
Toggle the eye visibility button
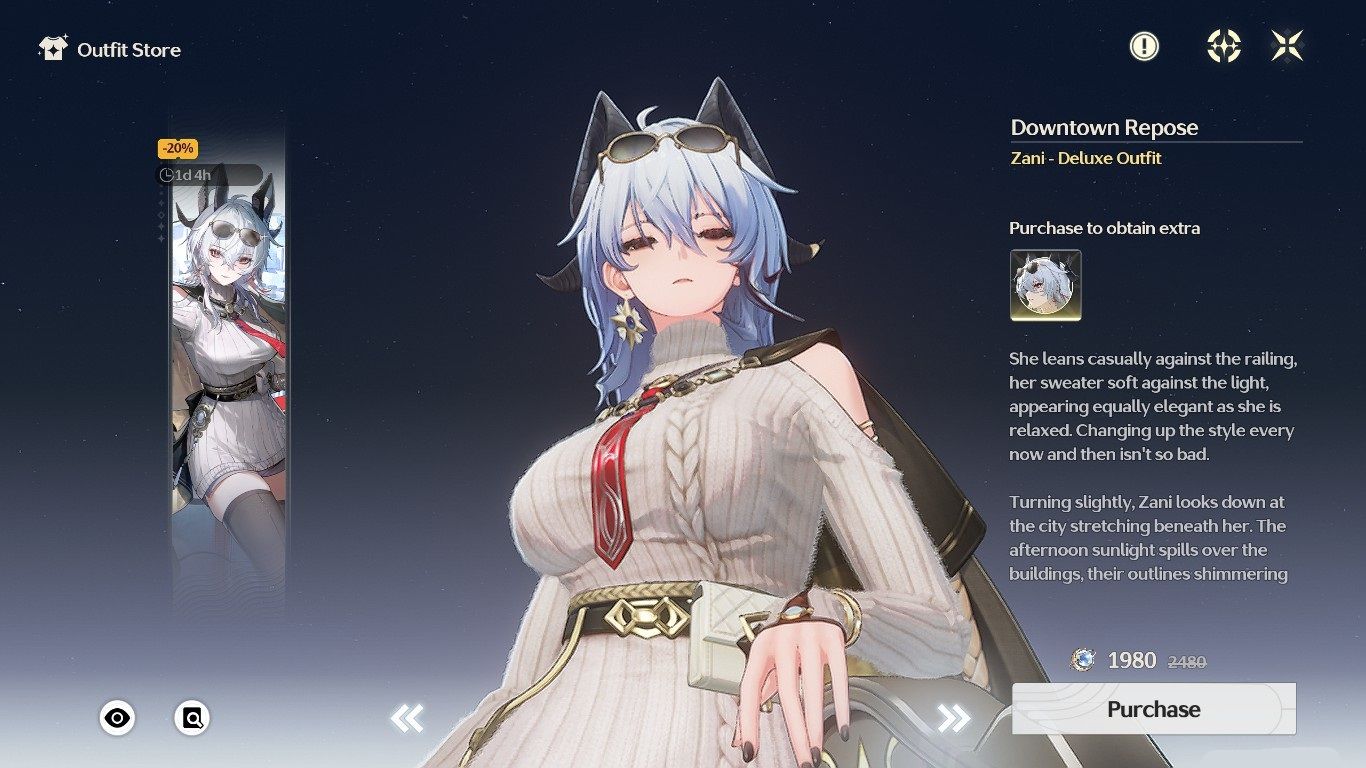(x=117, y=717)
